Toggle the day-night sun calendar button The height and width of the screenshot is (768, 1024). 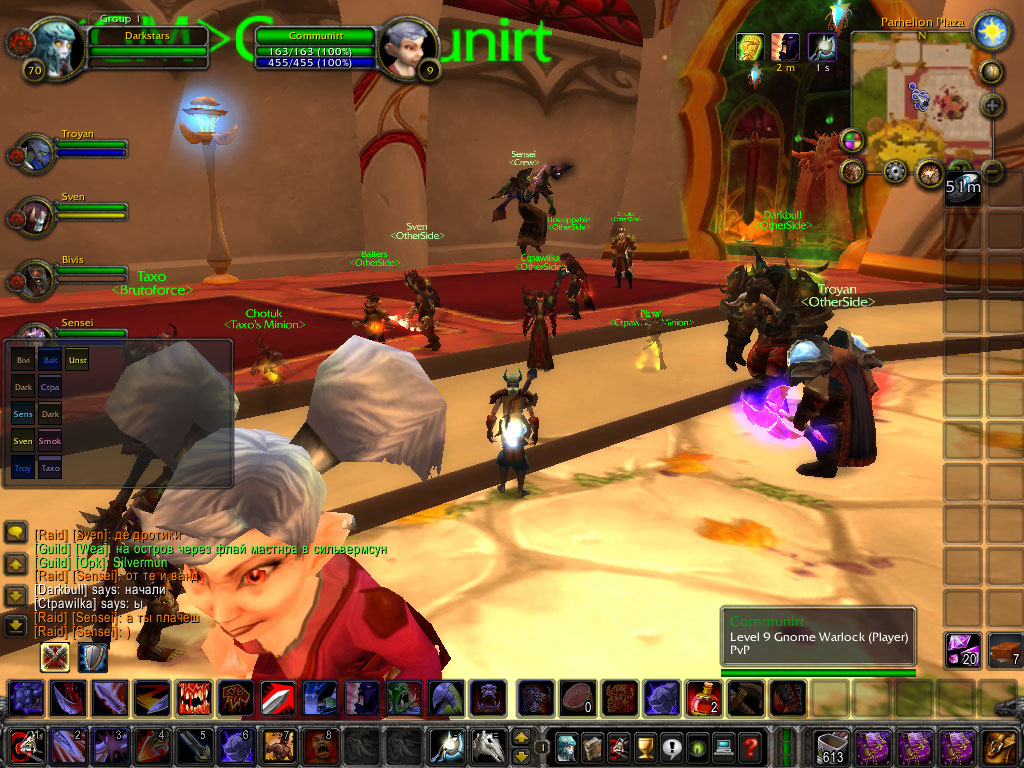[x=991, y=30]
